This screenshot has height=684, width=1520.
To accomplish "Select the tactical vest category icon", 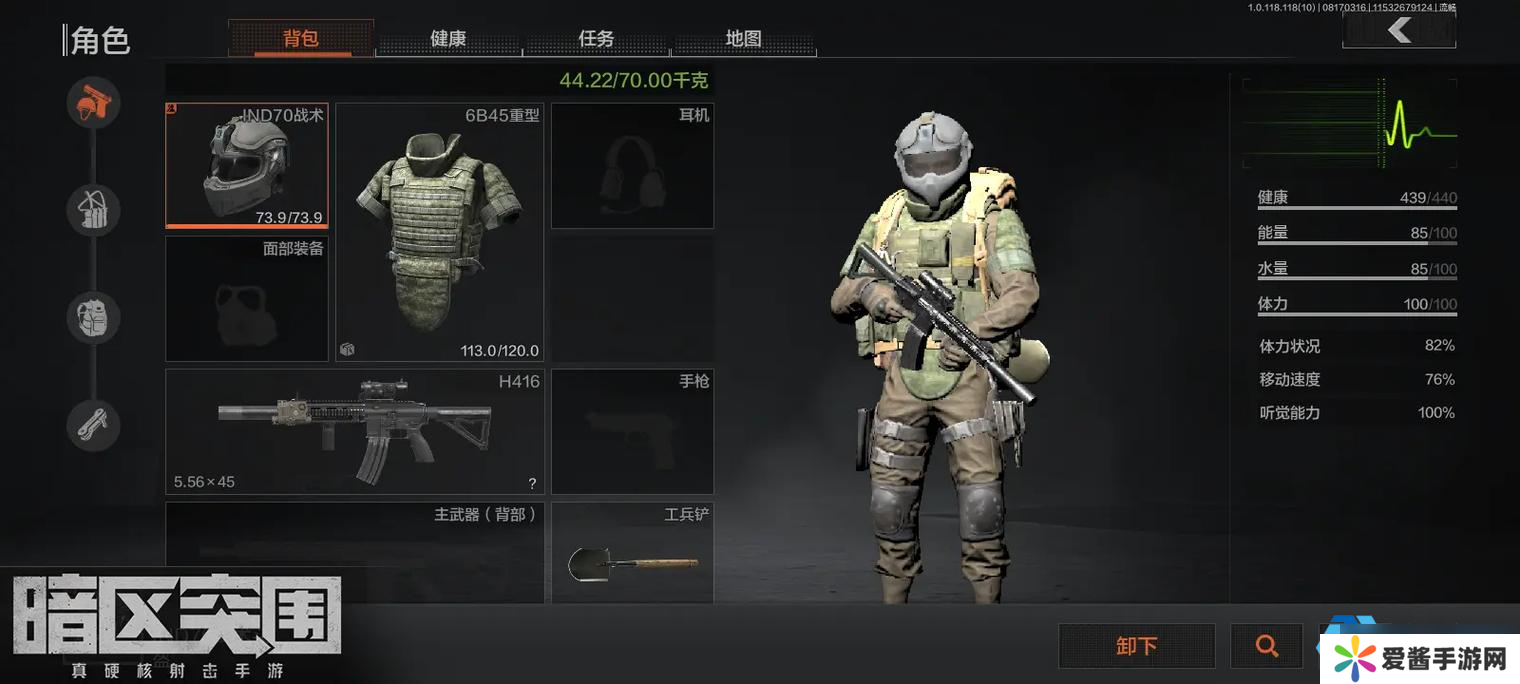I will pos(94,210).
